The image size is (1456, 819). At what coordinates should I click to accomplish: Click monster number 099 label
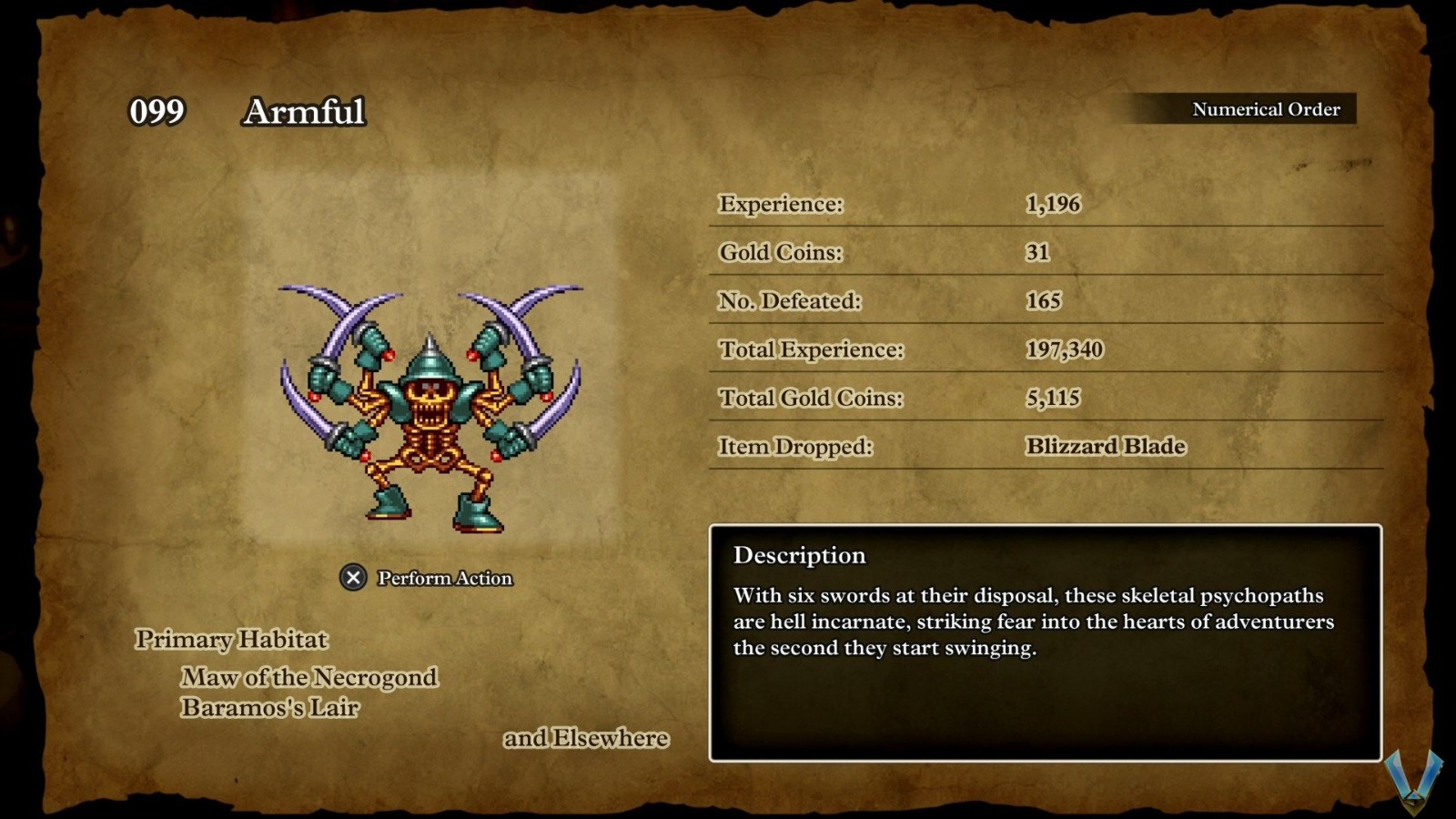[157, 113]
